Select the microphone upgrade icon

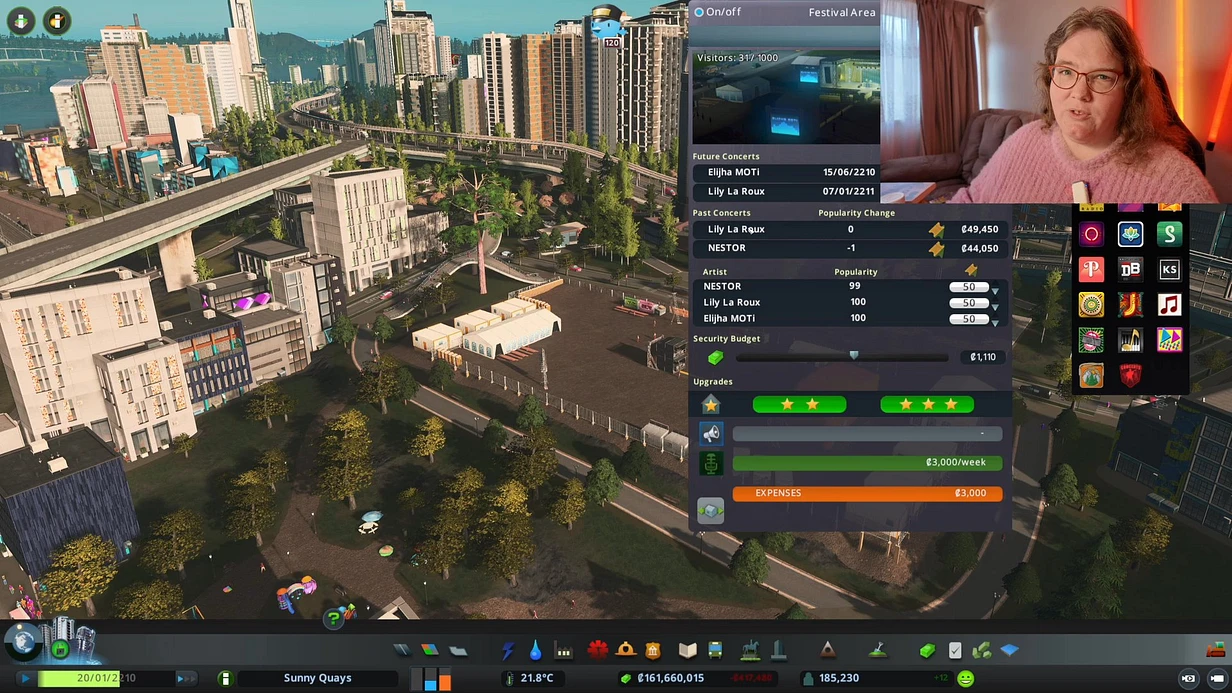click(710, 463)
